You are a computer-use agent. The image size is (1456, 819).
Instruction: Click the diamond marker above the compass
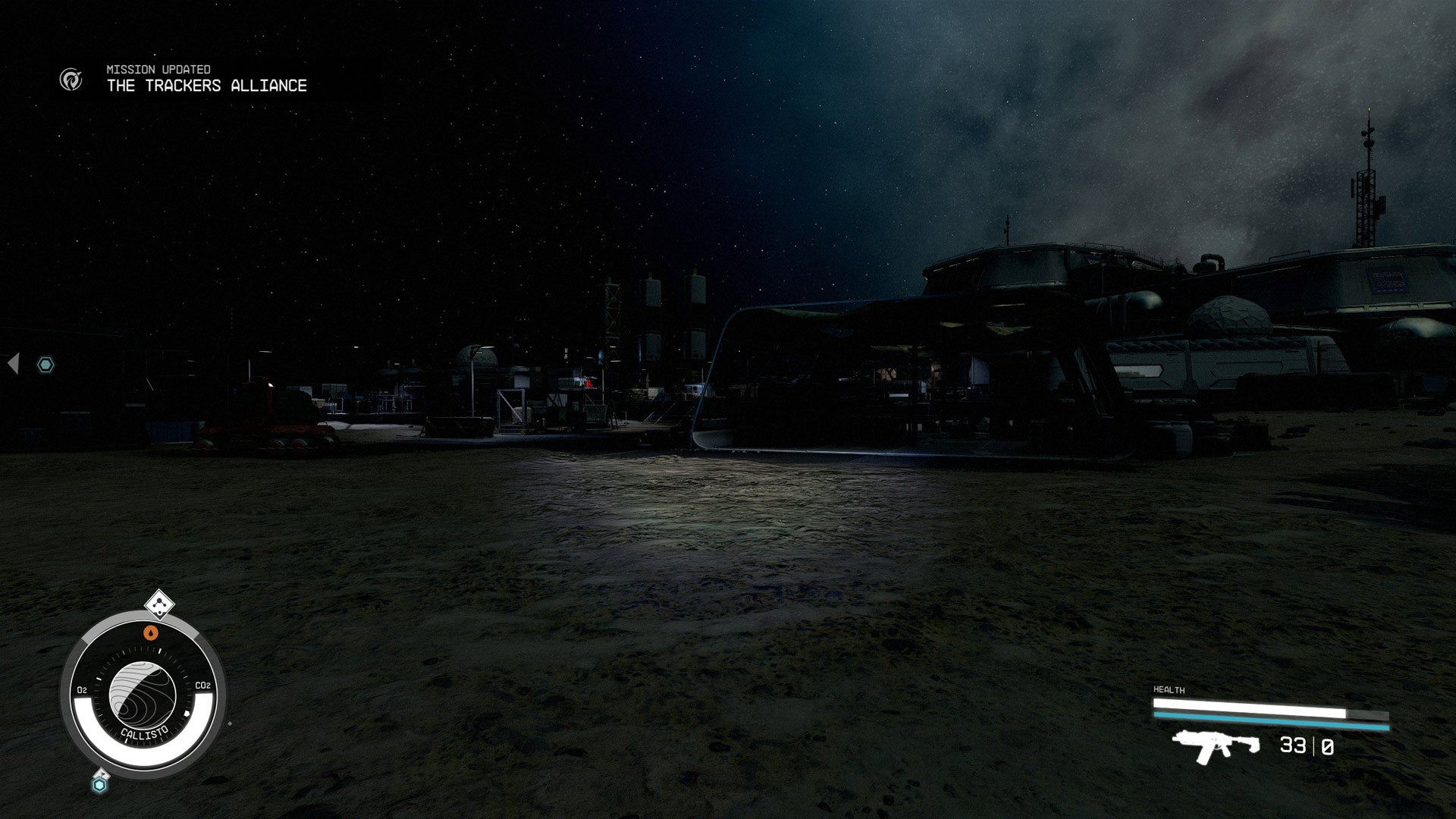pos(159,604)
